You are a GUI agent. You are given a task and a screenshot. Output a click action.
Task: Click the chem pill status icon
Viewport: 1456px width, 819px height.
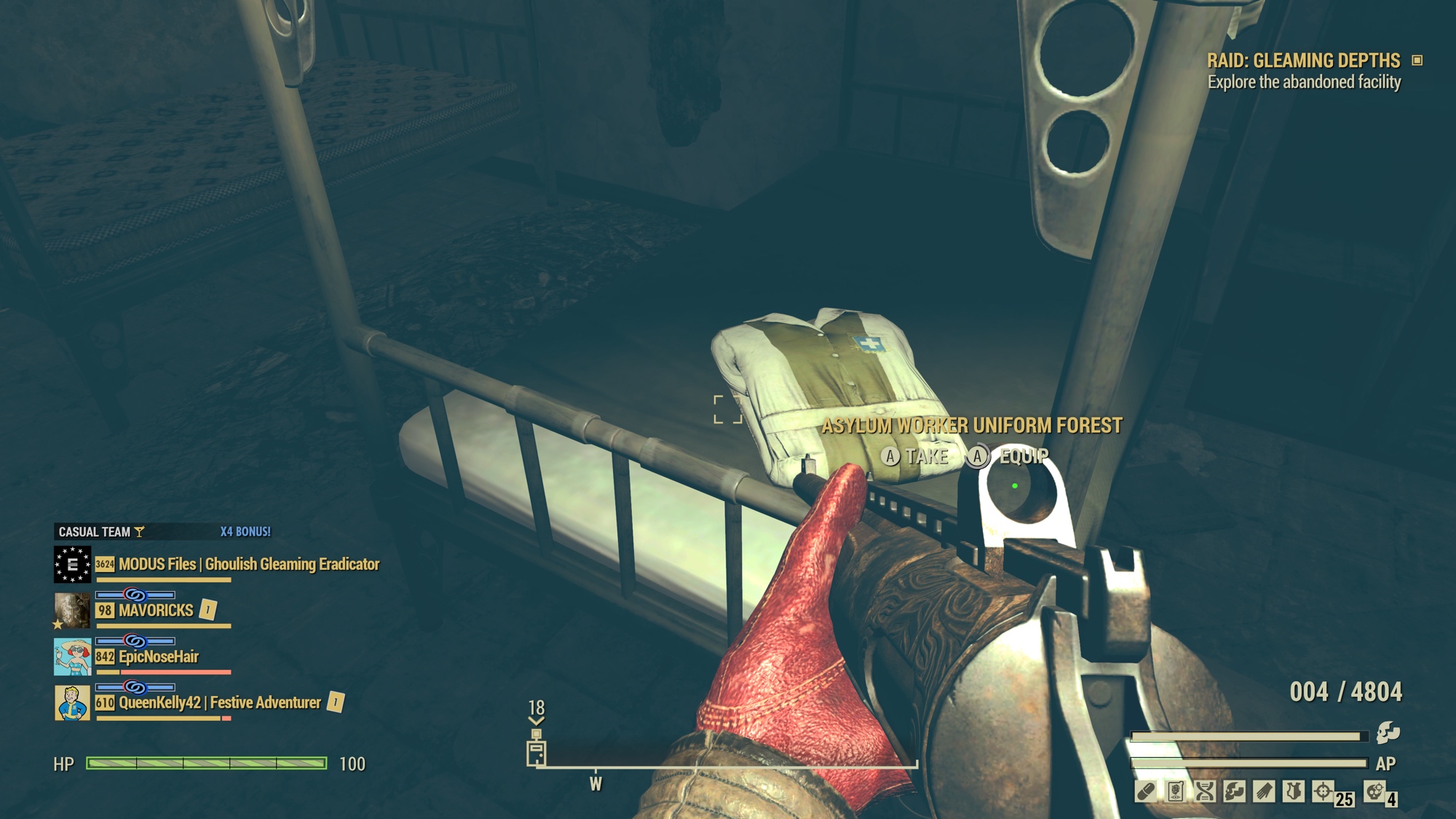coord(1145,791)
